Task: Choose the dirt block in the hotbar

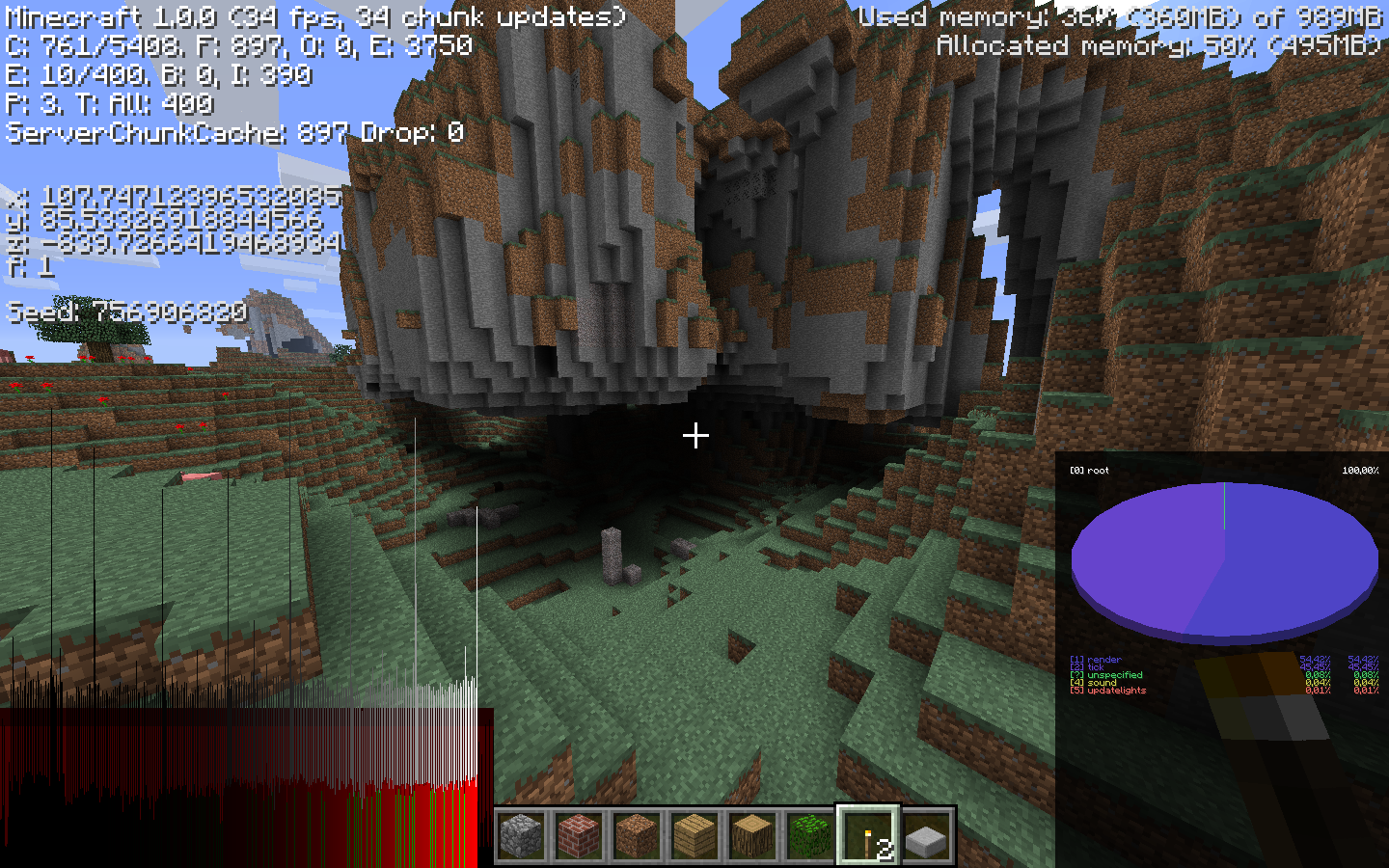Action: click(638, 835)
